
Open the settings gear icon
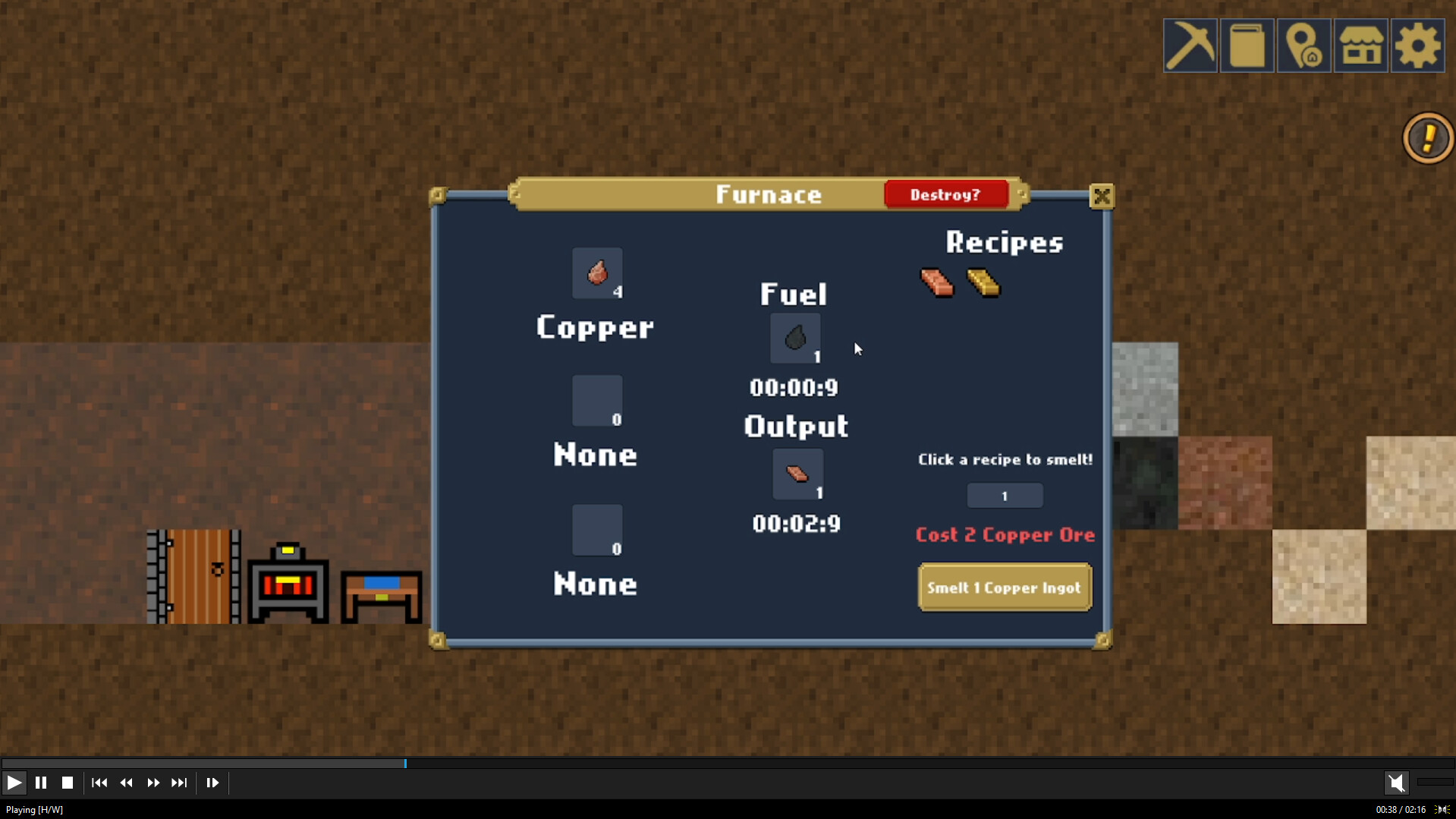pyautogui.click(x=1417, y=46)
